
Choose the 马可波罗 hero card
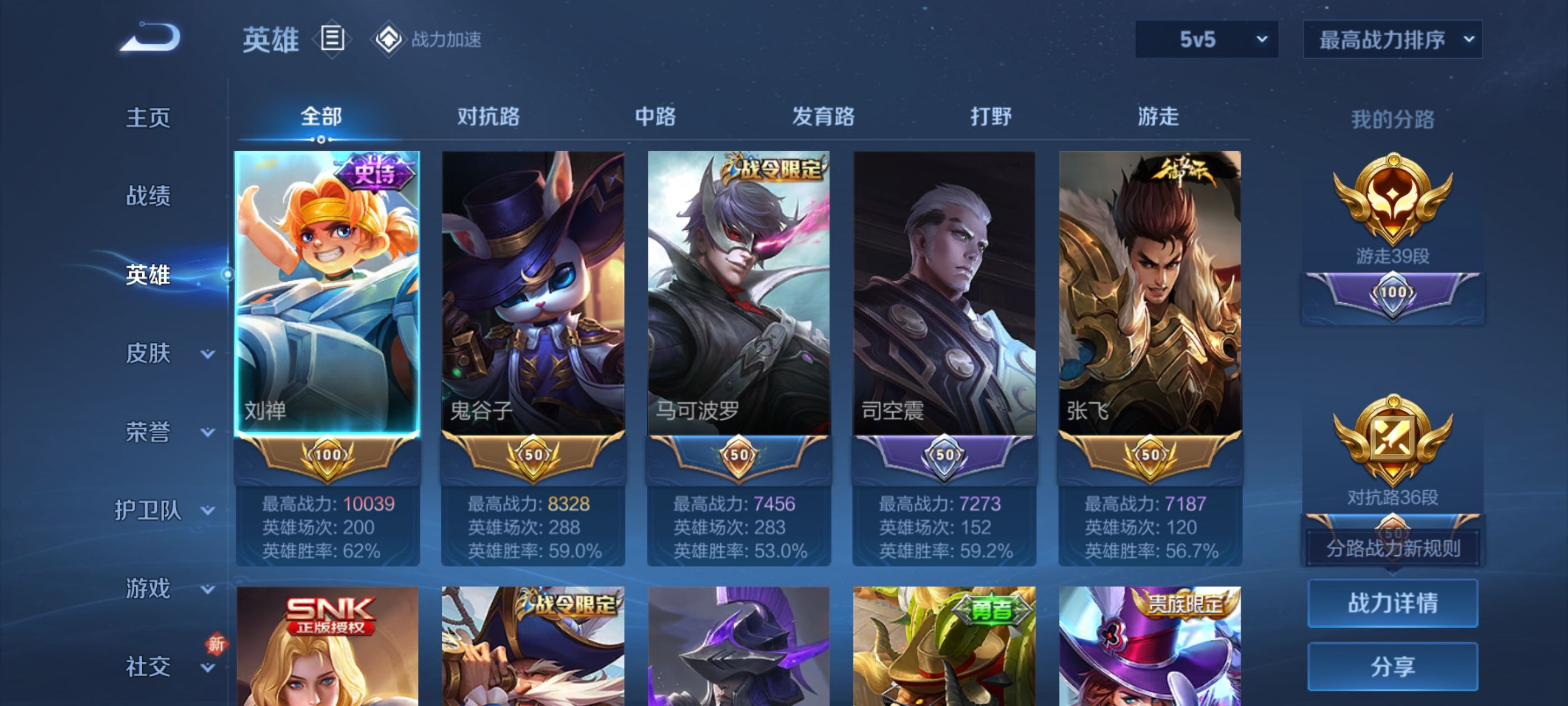(x=738, y=292)
